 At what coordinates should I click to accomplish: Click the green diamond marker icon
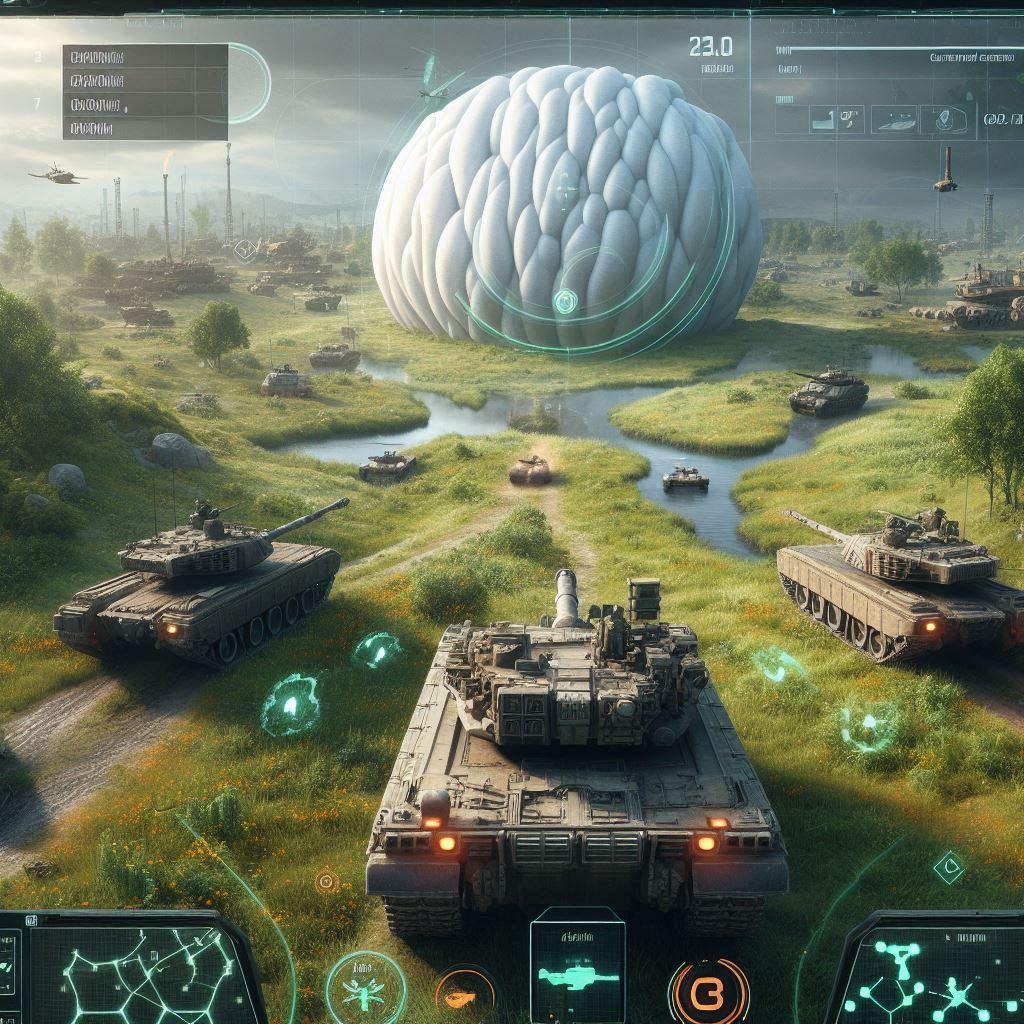[948, 867]
